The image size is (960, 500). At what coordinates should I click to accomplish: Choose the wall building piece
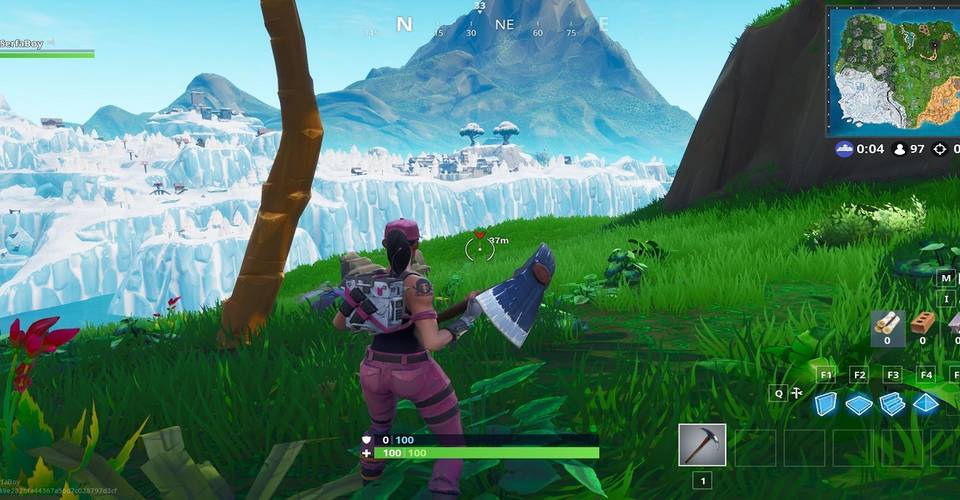click(x=825, y=404)
